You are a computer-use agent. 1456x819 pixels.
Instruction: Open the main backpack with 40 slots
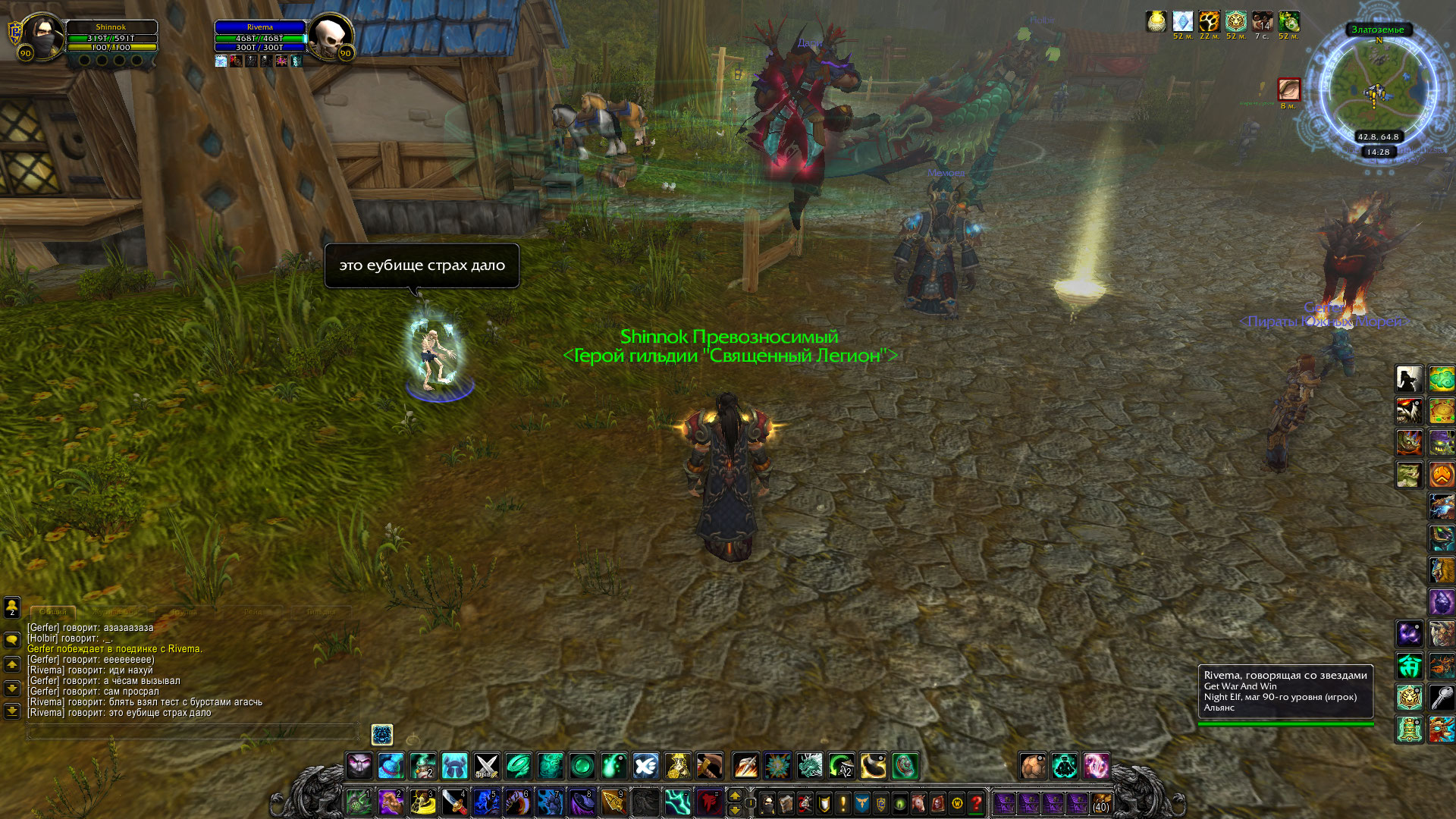pos(1101,802)
